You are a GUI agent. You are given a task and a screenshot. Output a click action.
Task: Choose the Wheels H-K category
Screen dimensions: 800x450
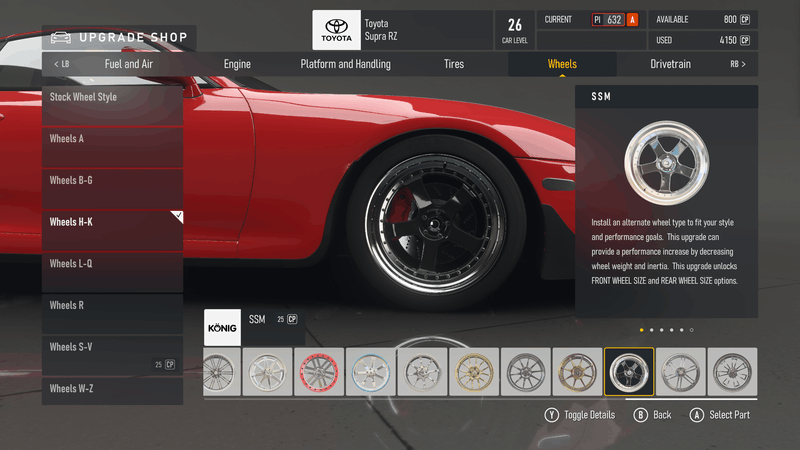(x=112, y=222)
